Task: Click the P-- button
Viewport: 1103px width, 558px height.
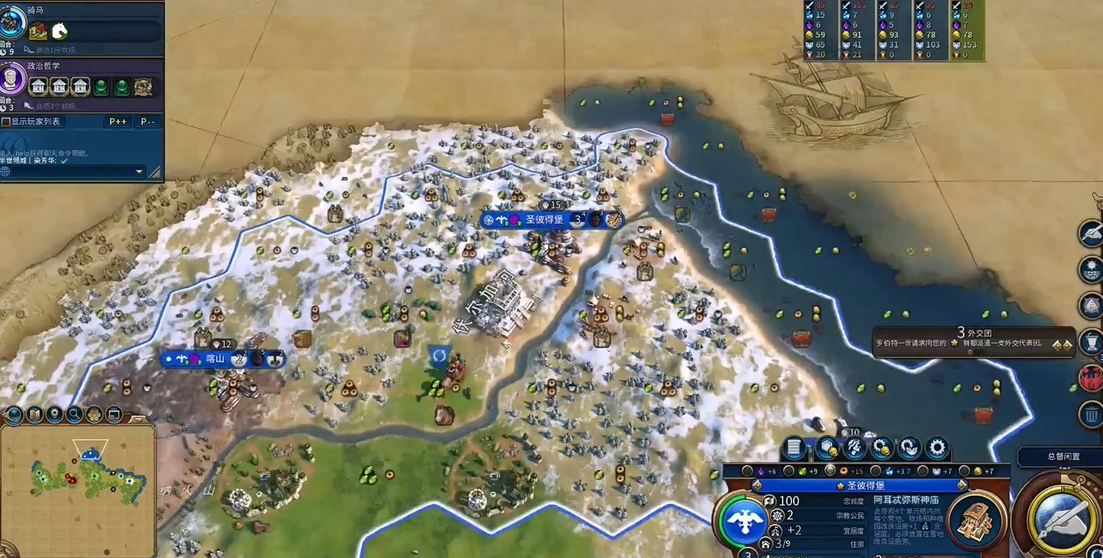Action: [x=147, y=122]
